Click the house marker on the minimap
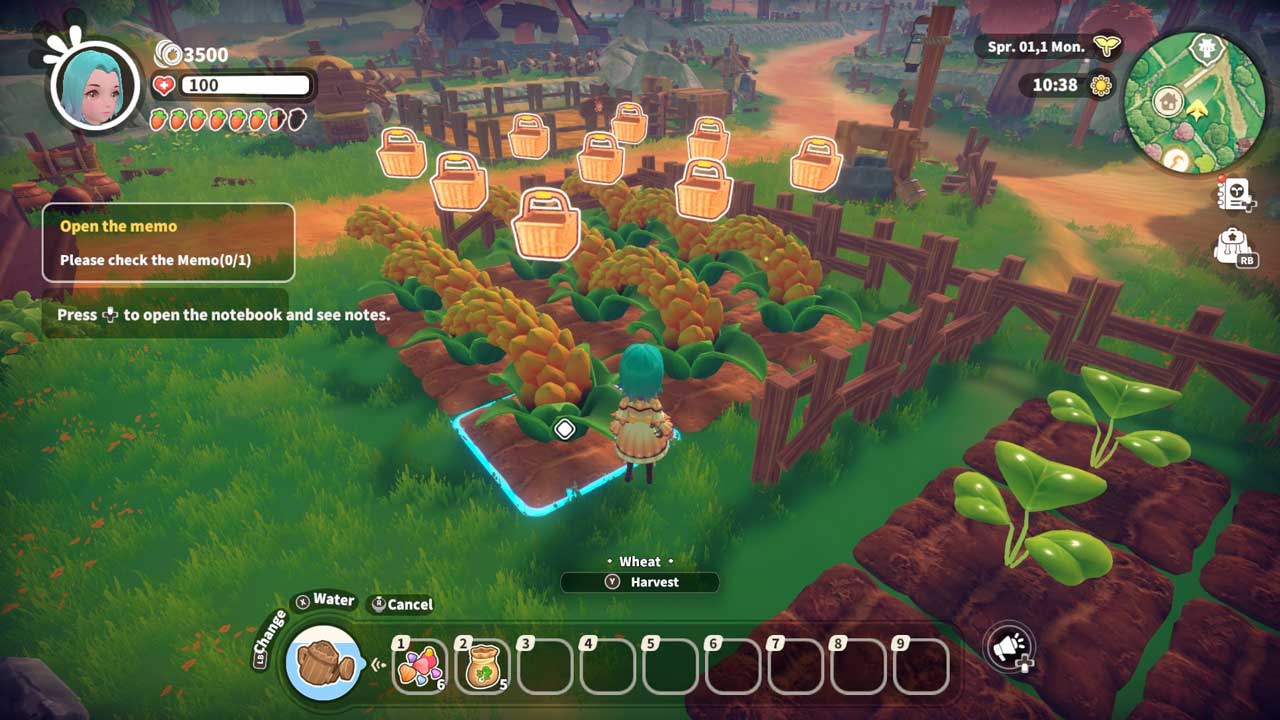 (x=1167, y=101)
